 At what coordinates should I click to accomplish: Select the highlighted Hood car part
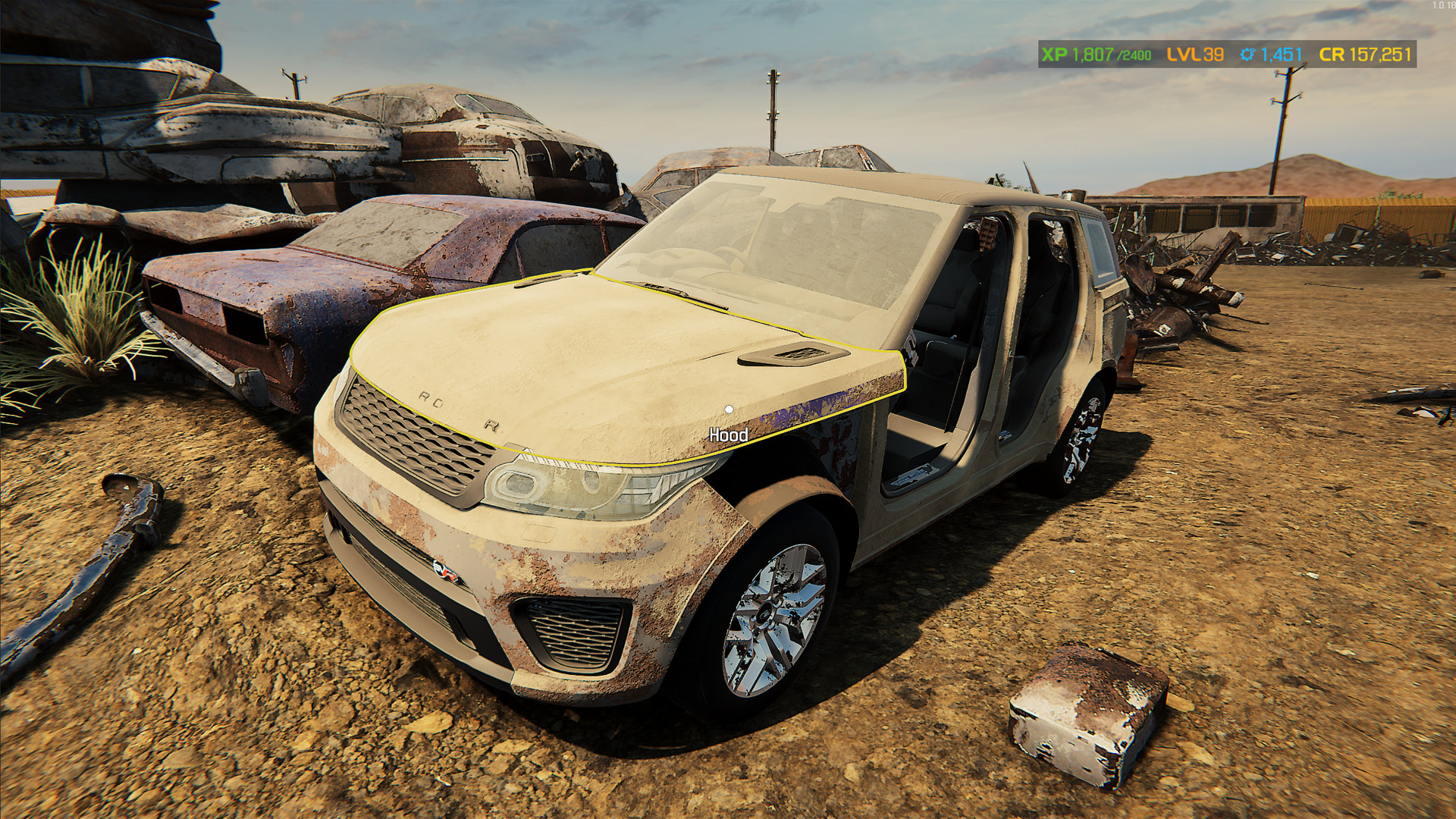pos(607,364)
